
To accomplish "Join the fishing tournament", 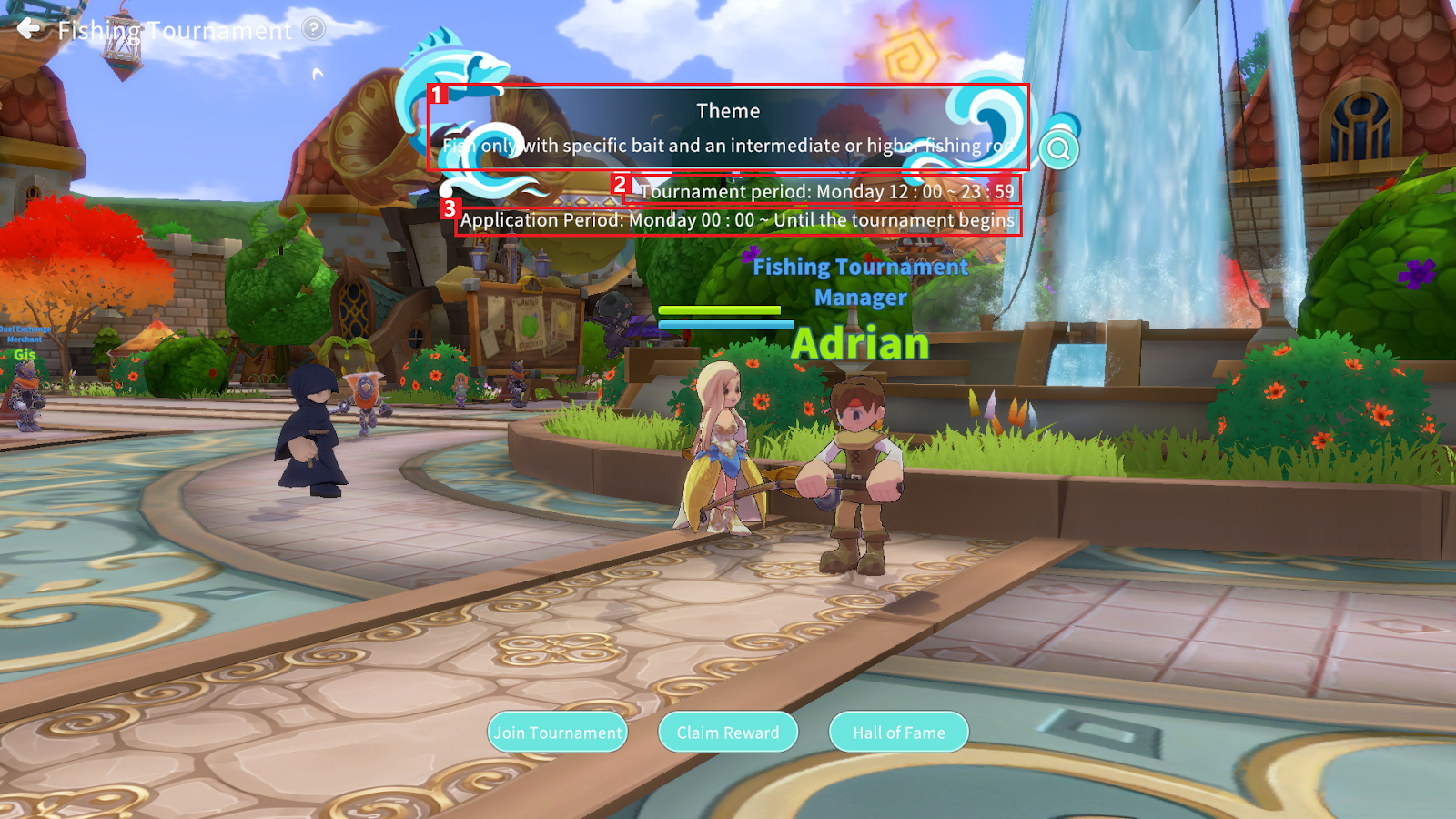I will coord(558,733).
